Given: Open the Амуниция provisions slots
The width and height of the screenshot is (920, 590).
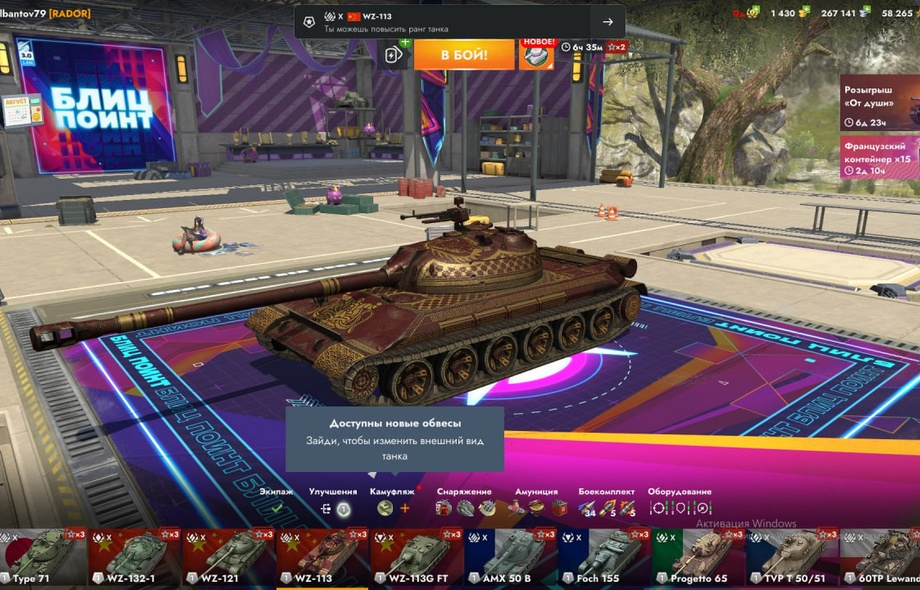Looking at the screenshot, I should (x=537, y=508).
